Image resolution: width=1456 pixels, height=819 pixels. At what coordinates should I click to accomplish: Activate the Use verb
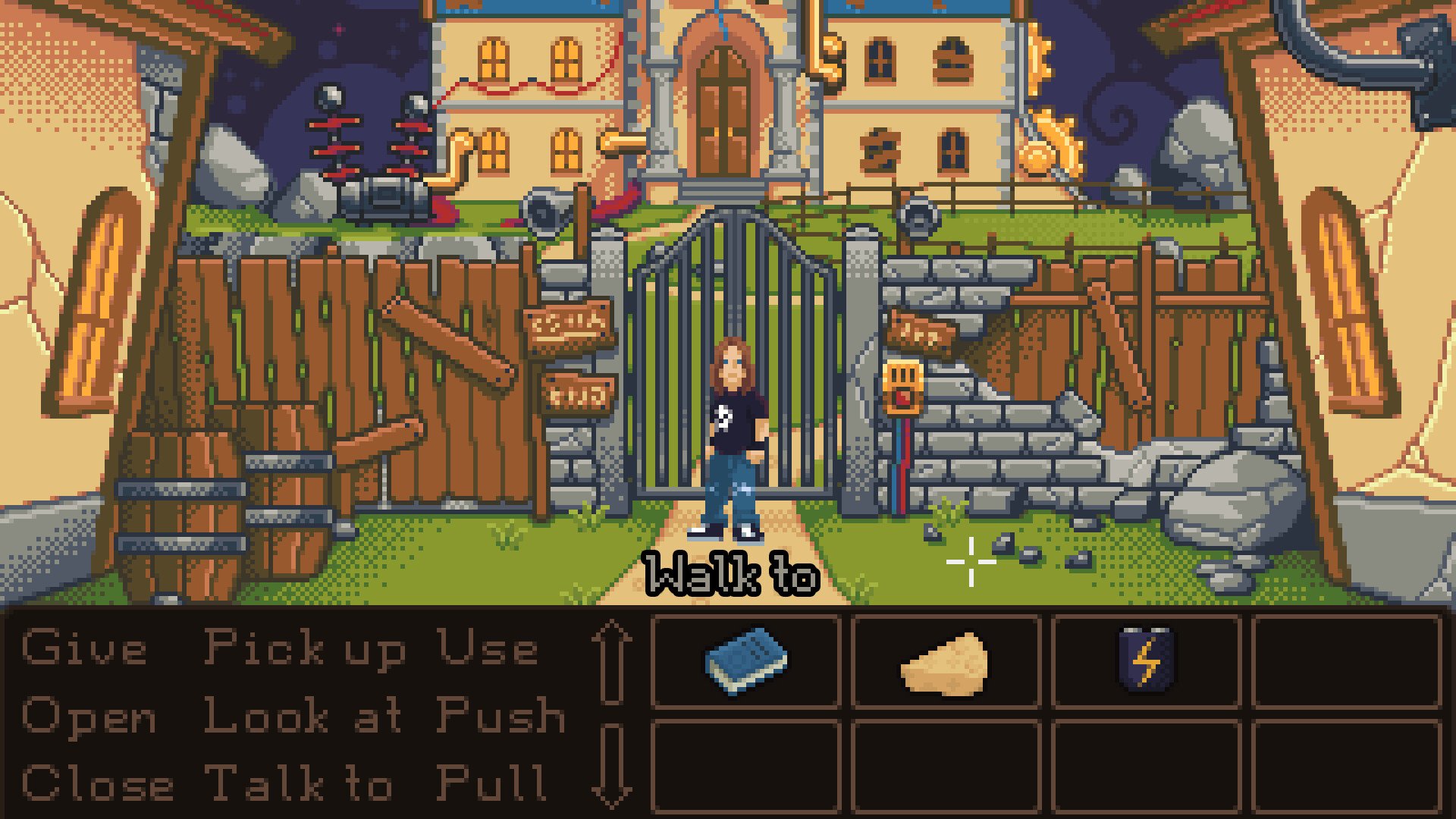click(x=488, y=648)
